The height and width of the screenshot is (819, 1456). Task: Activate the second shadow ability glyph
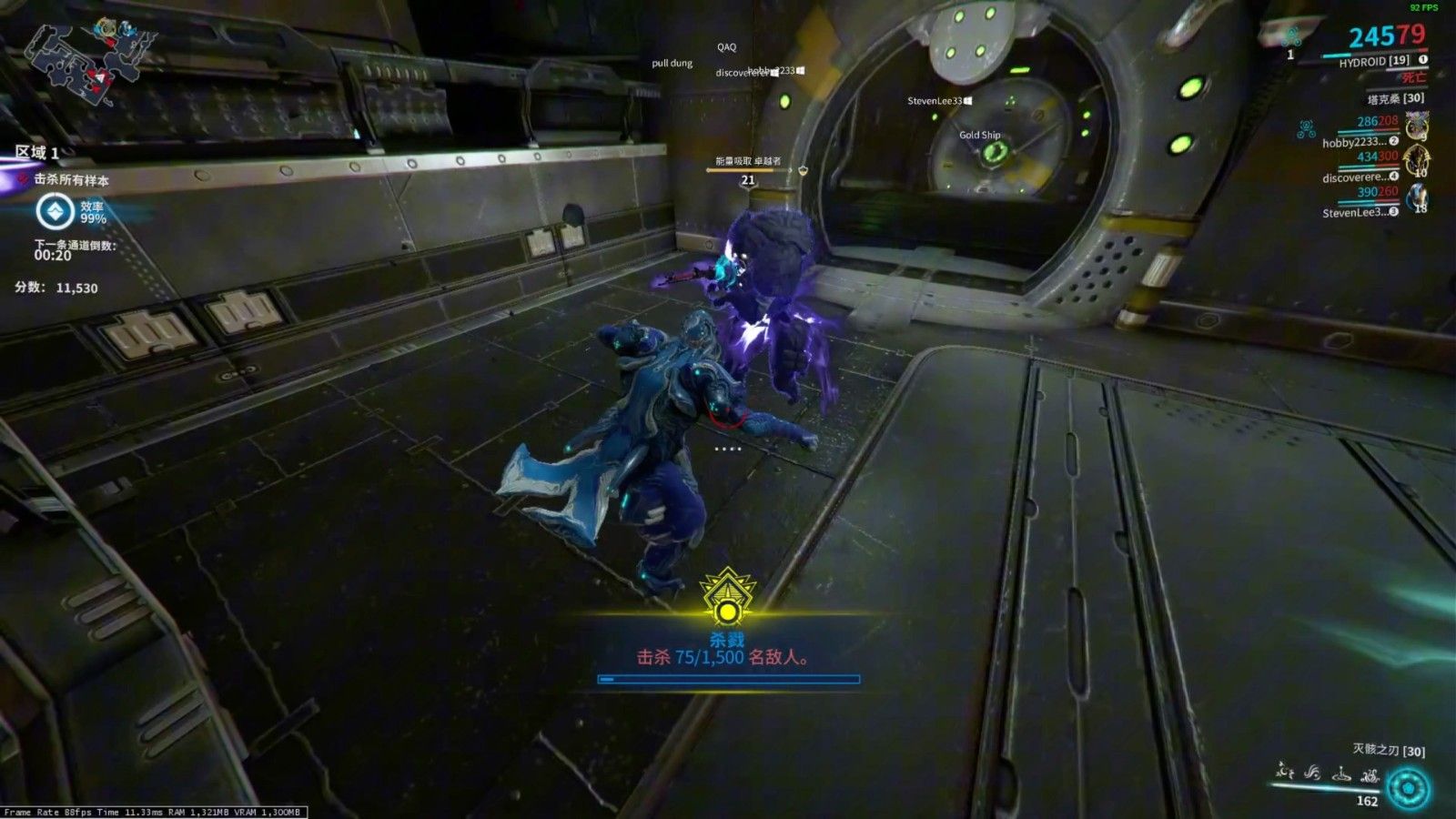click(x=1312, y=773)
